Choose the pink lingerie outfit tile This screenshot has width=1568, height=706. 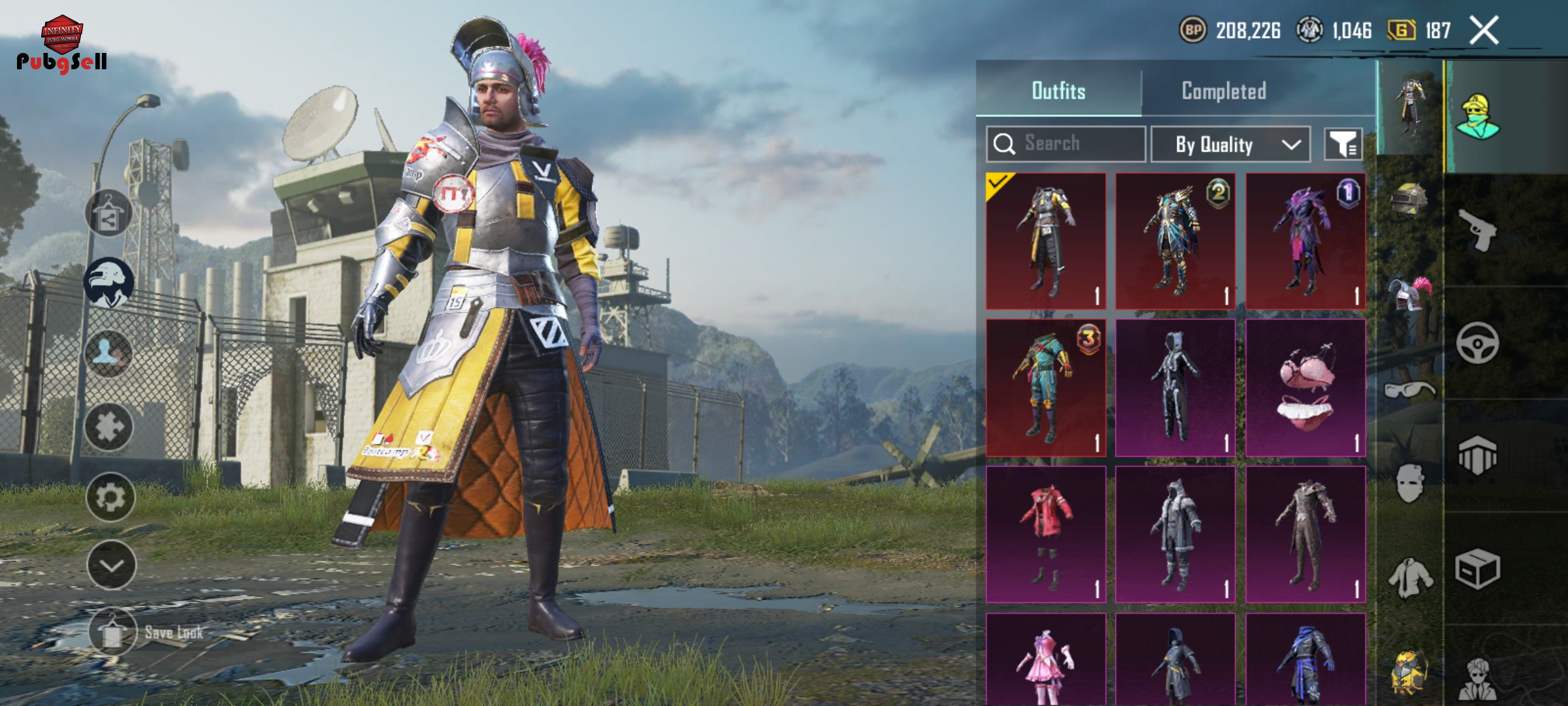[x=1305, y=388]
